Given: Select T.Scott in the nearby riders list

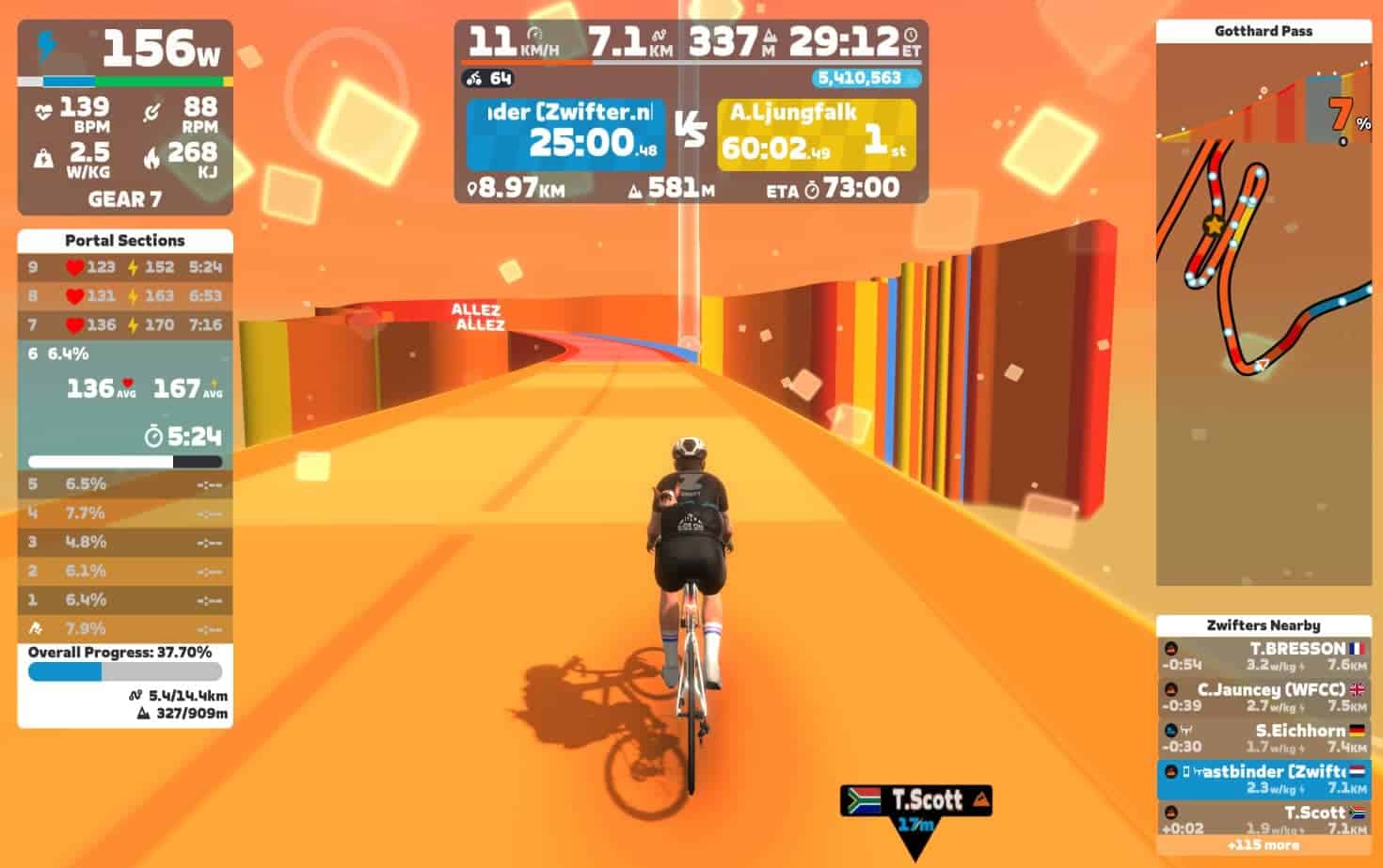Looking at the screenshot, I should pos(1263,818).
